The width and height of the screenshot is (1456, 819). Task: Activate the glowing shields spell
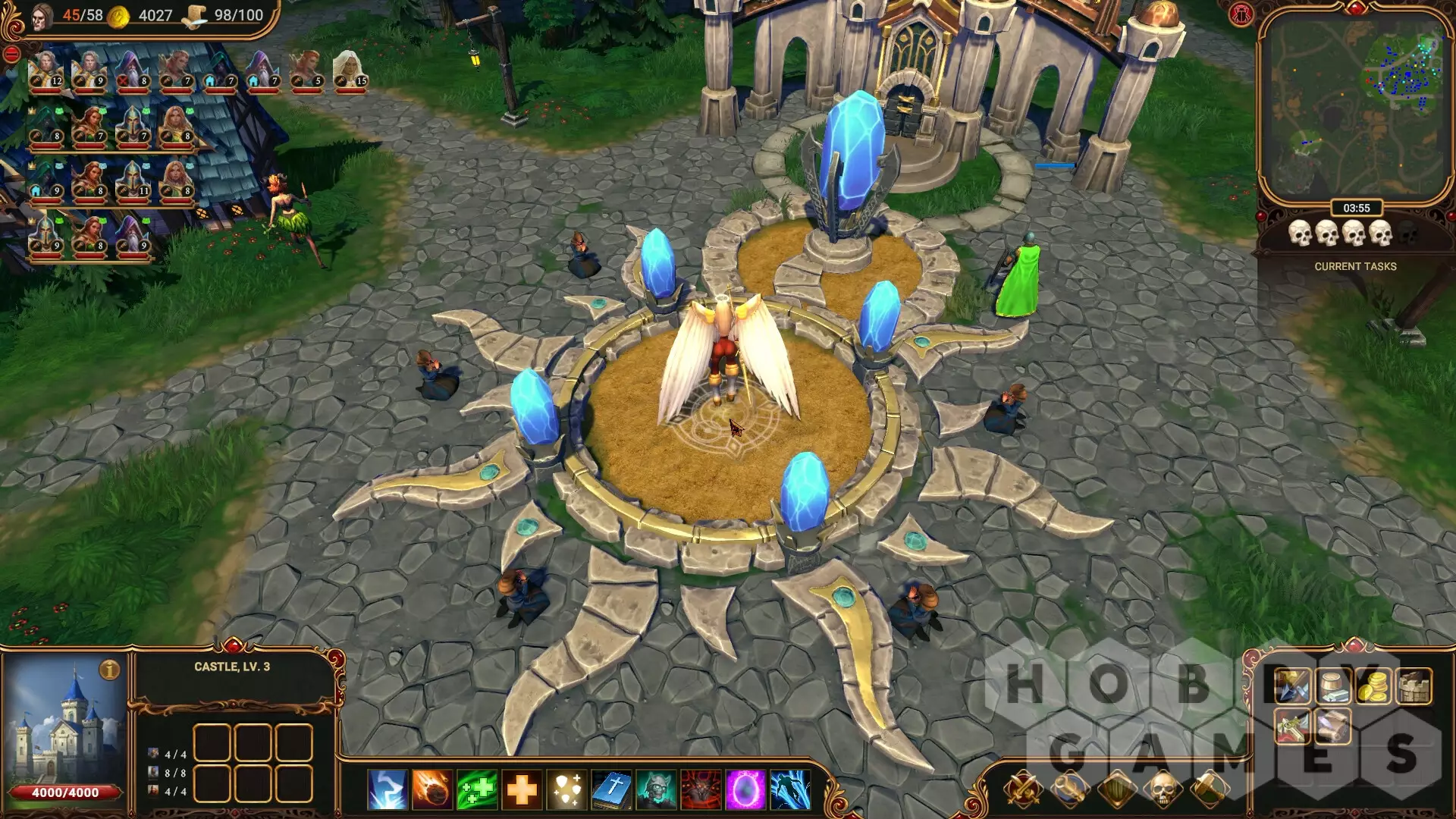[566, 789]
